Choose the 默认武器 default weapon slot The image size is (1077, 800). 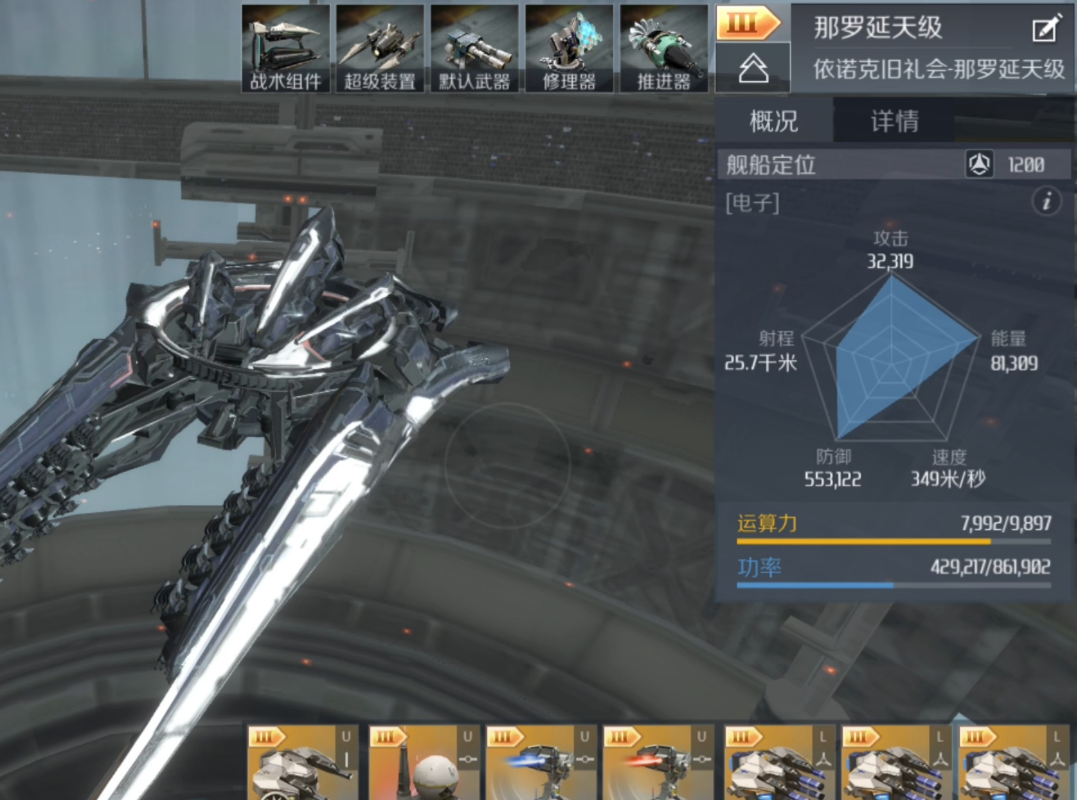(x=474, y=49)
